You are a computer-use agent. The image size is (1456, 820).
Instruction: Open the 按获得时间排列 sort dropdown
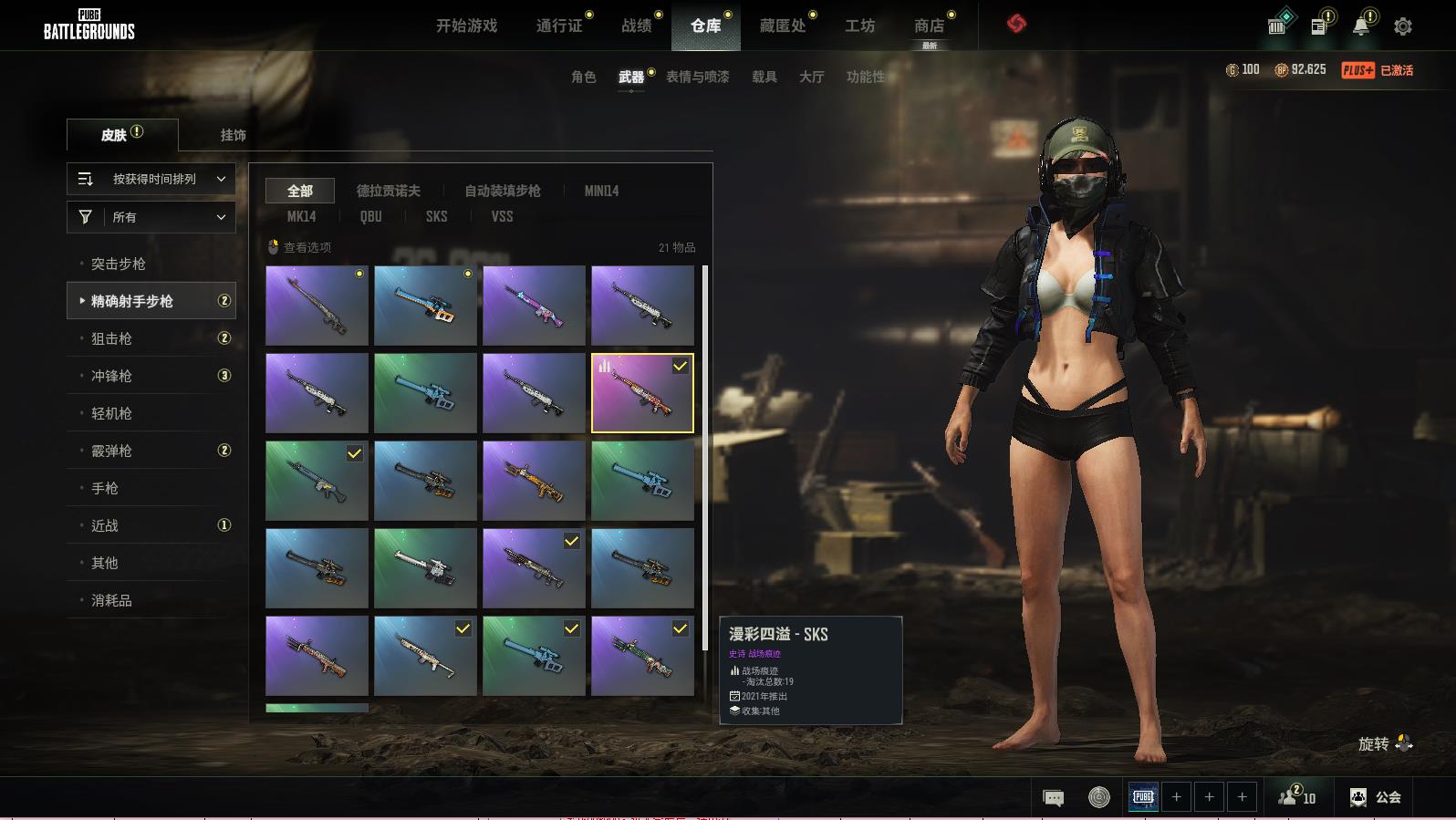tap(151, 179)
